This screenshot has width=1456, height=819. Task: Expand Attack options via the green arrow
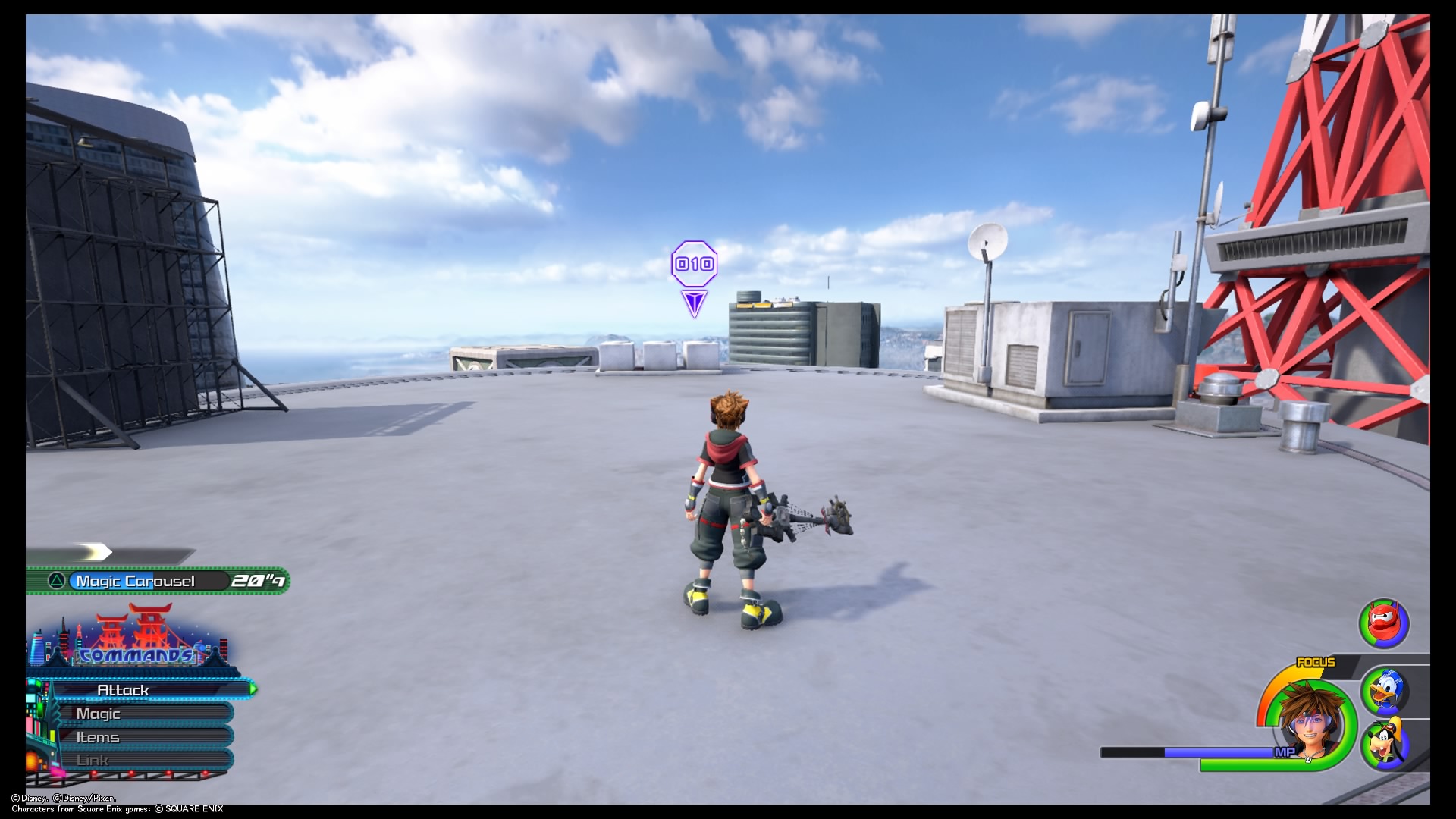tap(252, 691)
